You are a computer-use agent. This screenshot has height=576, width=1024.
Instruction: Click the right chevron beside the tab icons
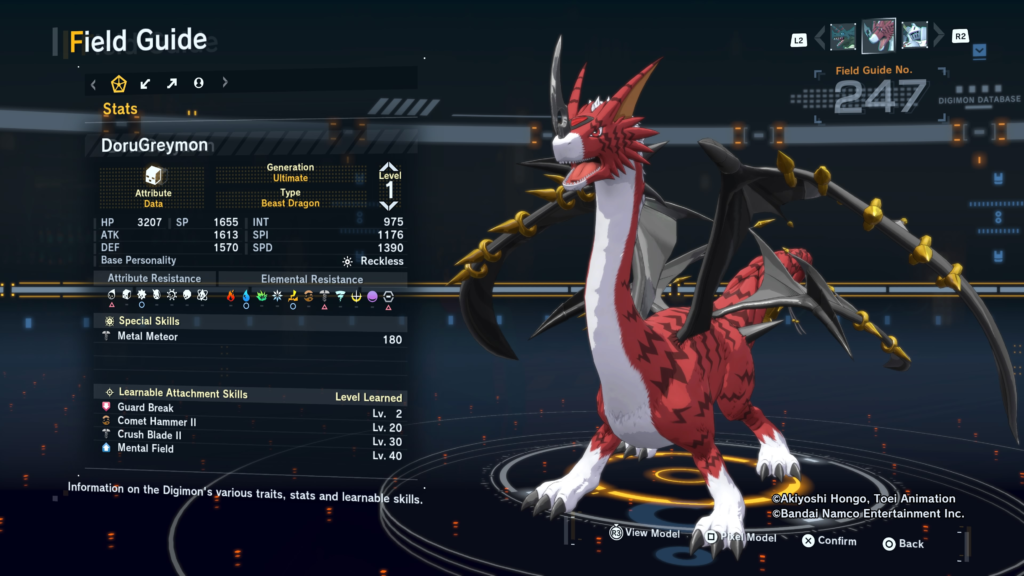click(x=224, y=83)
